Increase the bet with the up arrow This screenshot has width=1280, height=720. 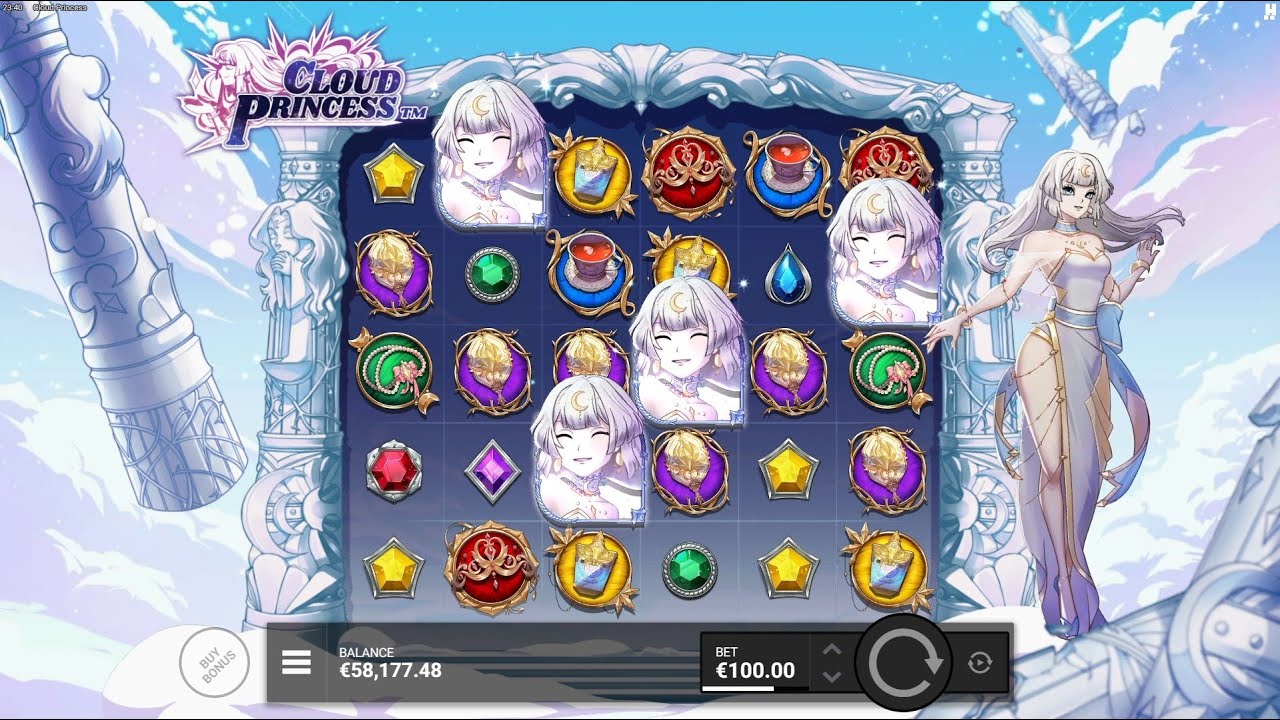(831, 649)
